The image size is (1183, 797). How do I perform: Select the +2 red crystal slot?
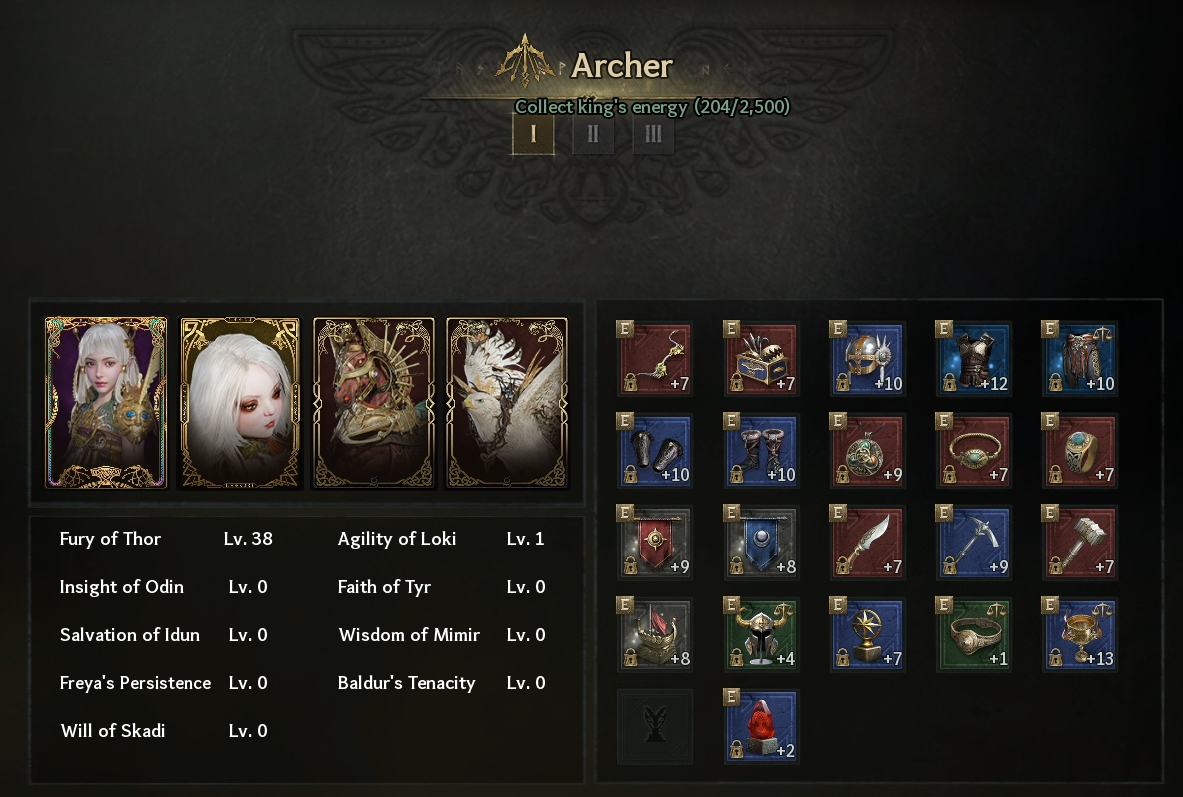point(761,726)
